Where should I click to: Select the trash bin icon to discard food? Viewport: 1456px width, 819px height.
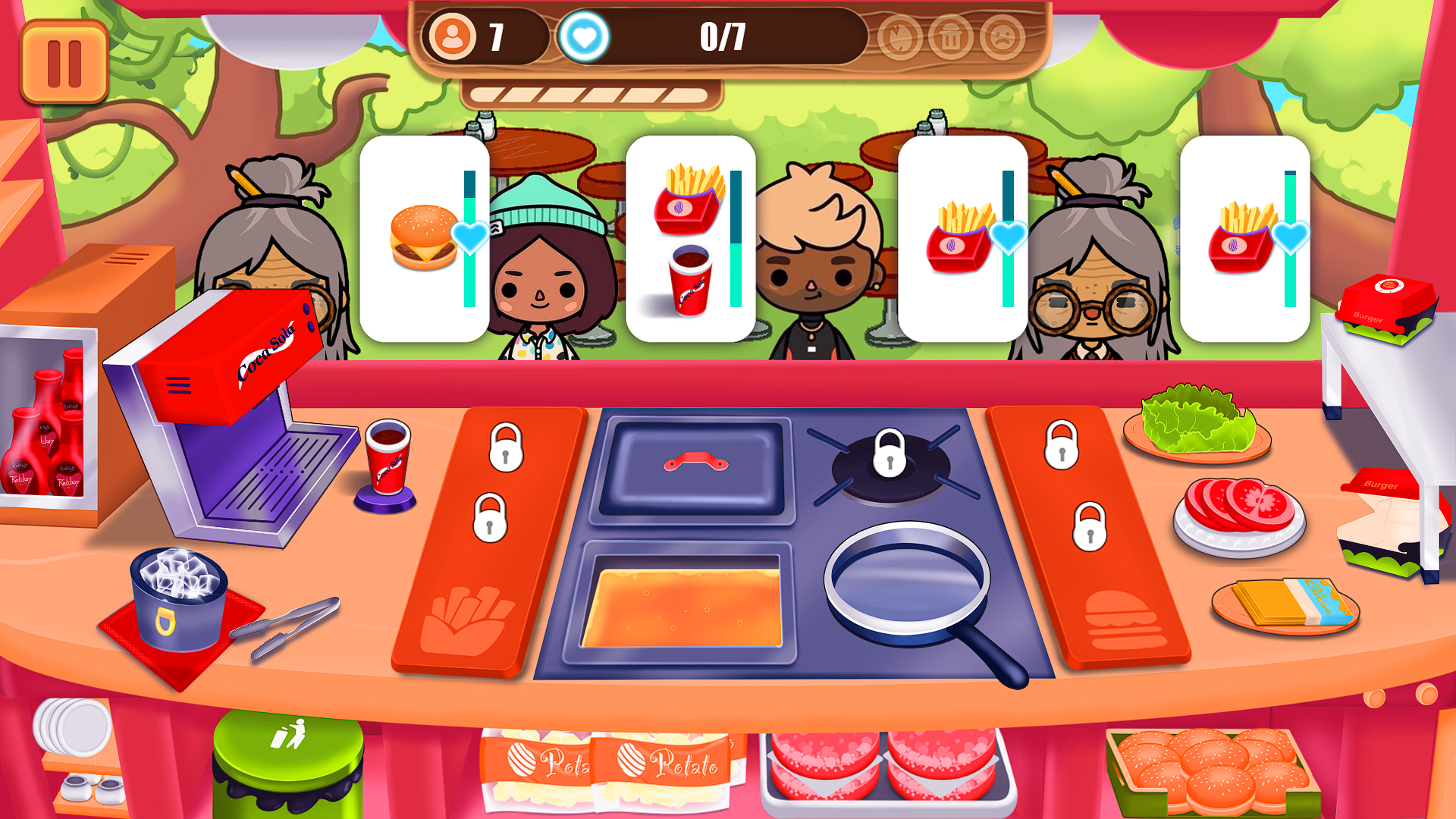pyautogui.click(x=949, y=36)
